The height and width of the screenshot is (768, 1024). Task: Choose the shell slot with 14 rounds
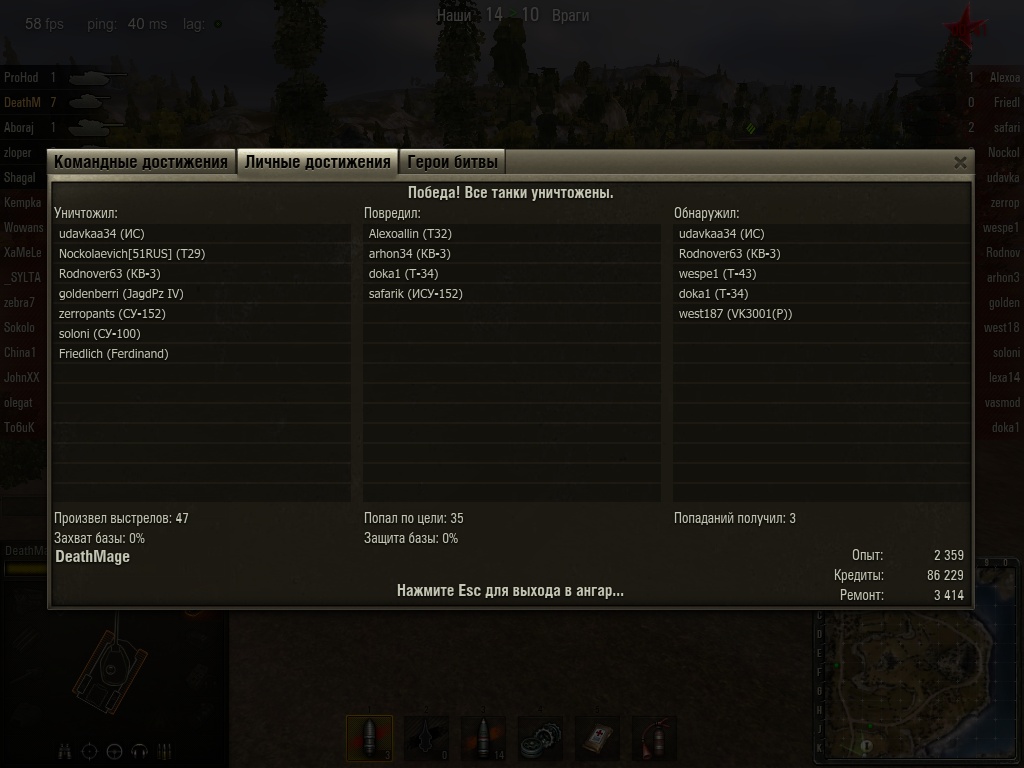[x=483, y=738]
